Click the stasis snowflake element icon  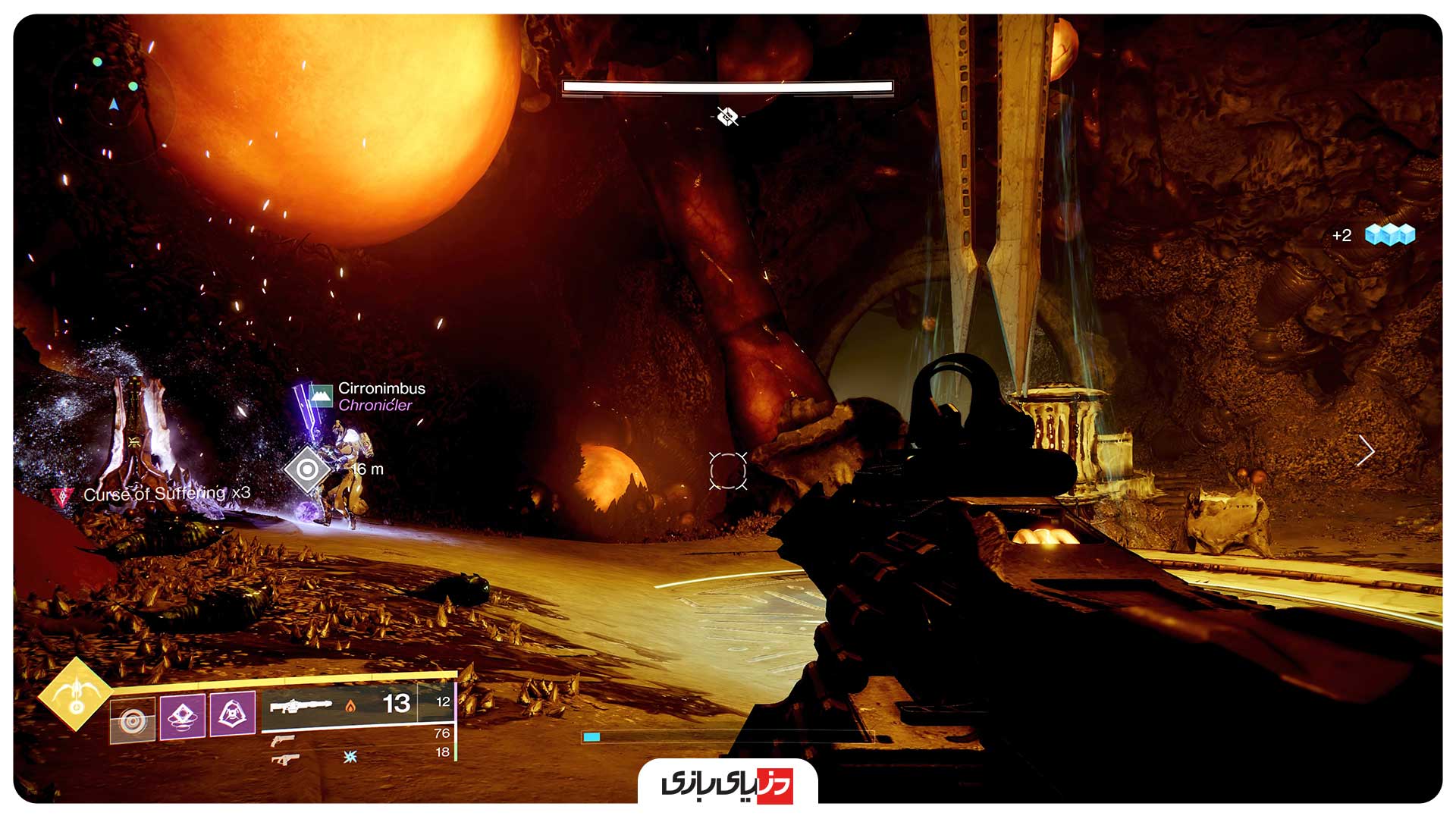tap(349, 758)
